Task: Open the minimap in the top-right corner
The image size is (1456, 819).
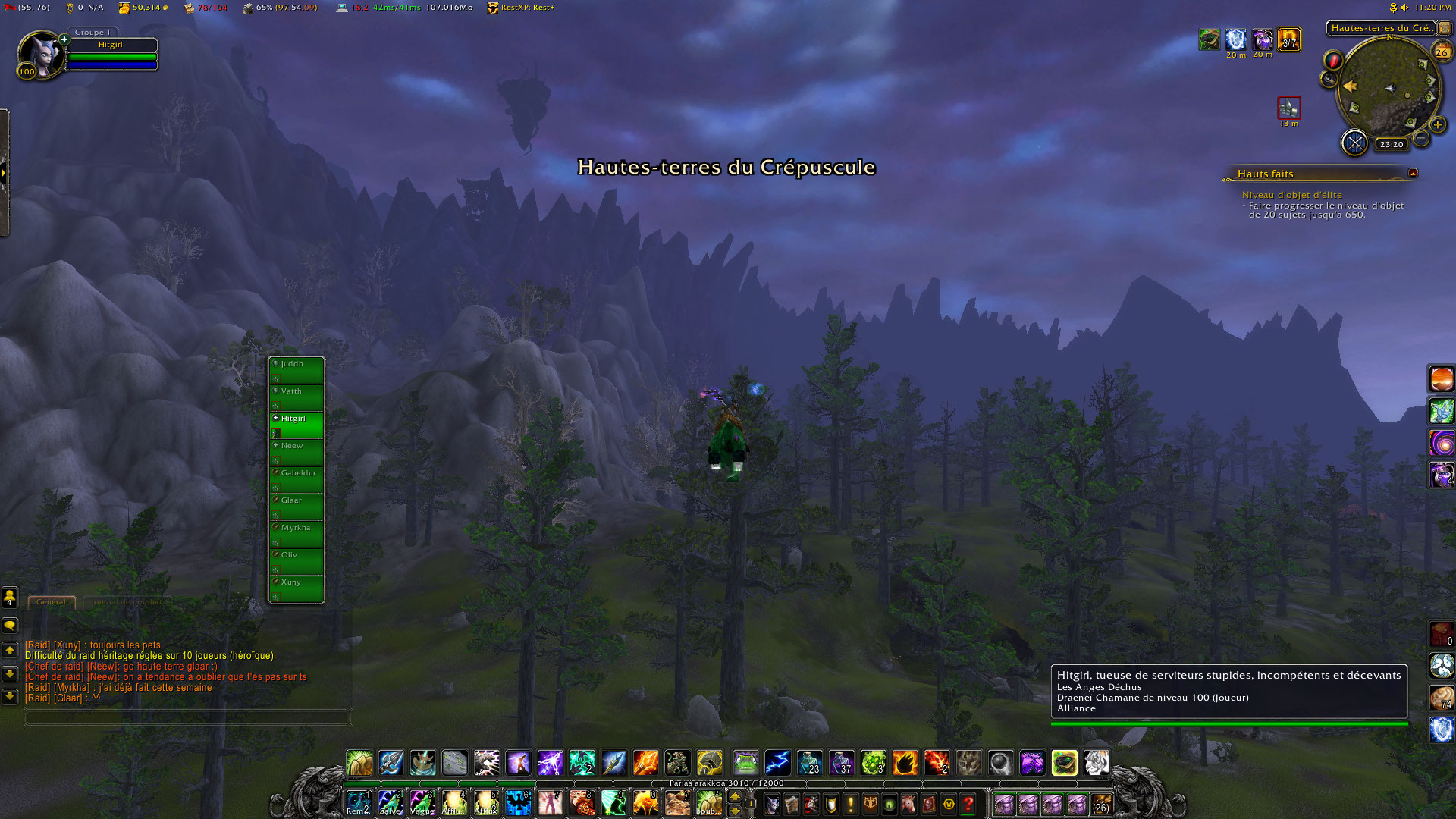Action: pos(1388,89)
